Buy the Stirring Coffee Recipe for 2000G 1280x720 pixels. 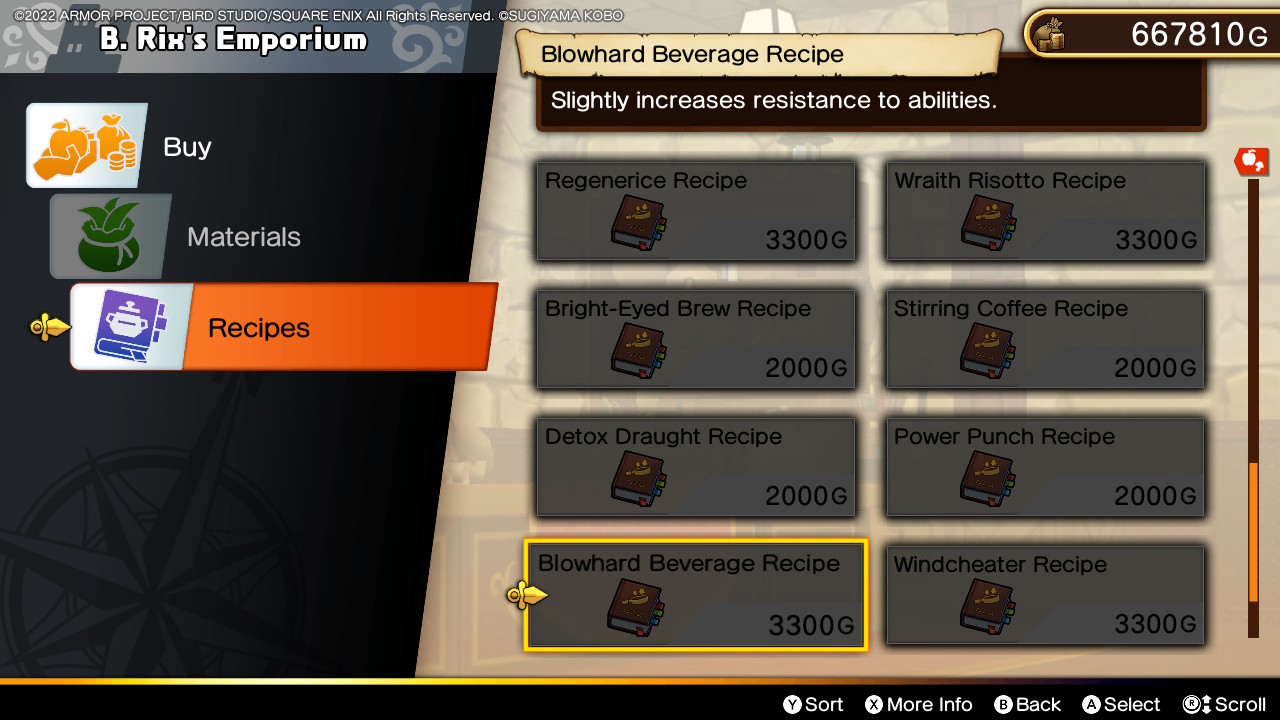click(x=1045, y=339)
